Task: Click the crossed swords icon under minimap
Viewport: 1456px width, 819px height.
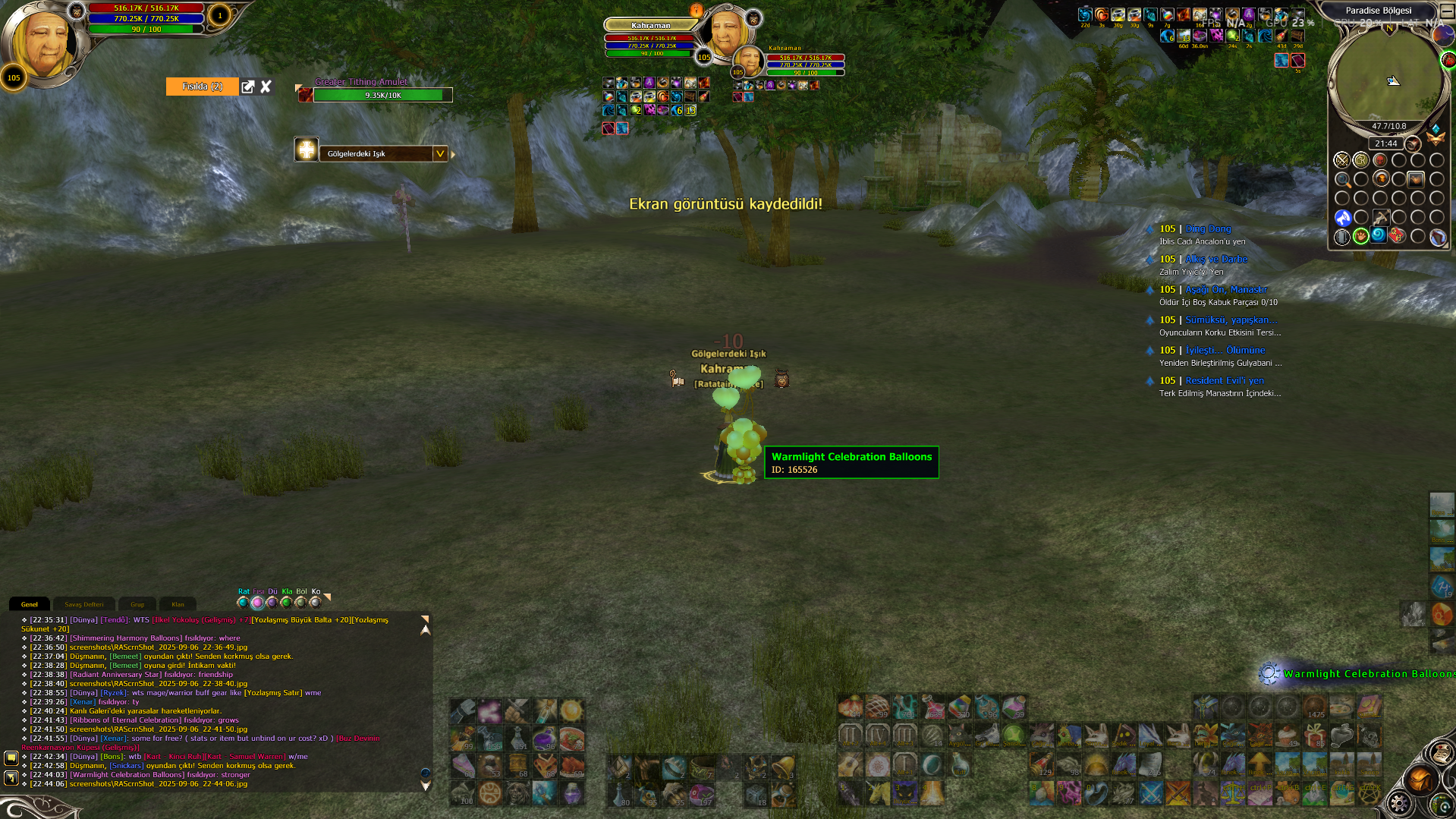Action: pyautogui.click(x=1341, y=160)
